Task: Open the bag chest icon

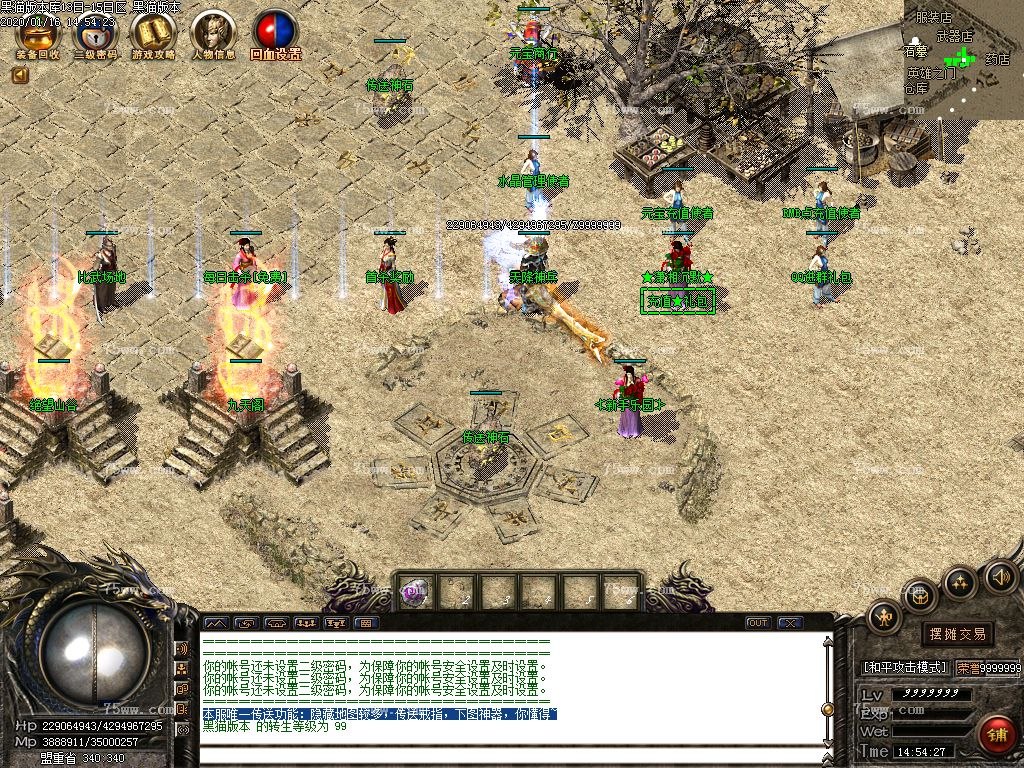Action: click(x=921, y=597)
